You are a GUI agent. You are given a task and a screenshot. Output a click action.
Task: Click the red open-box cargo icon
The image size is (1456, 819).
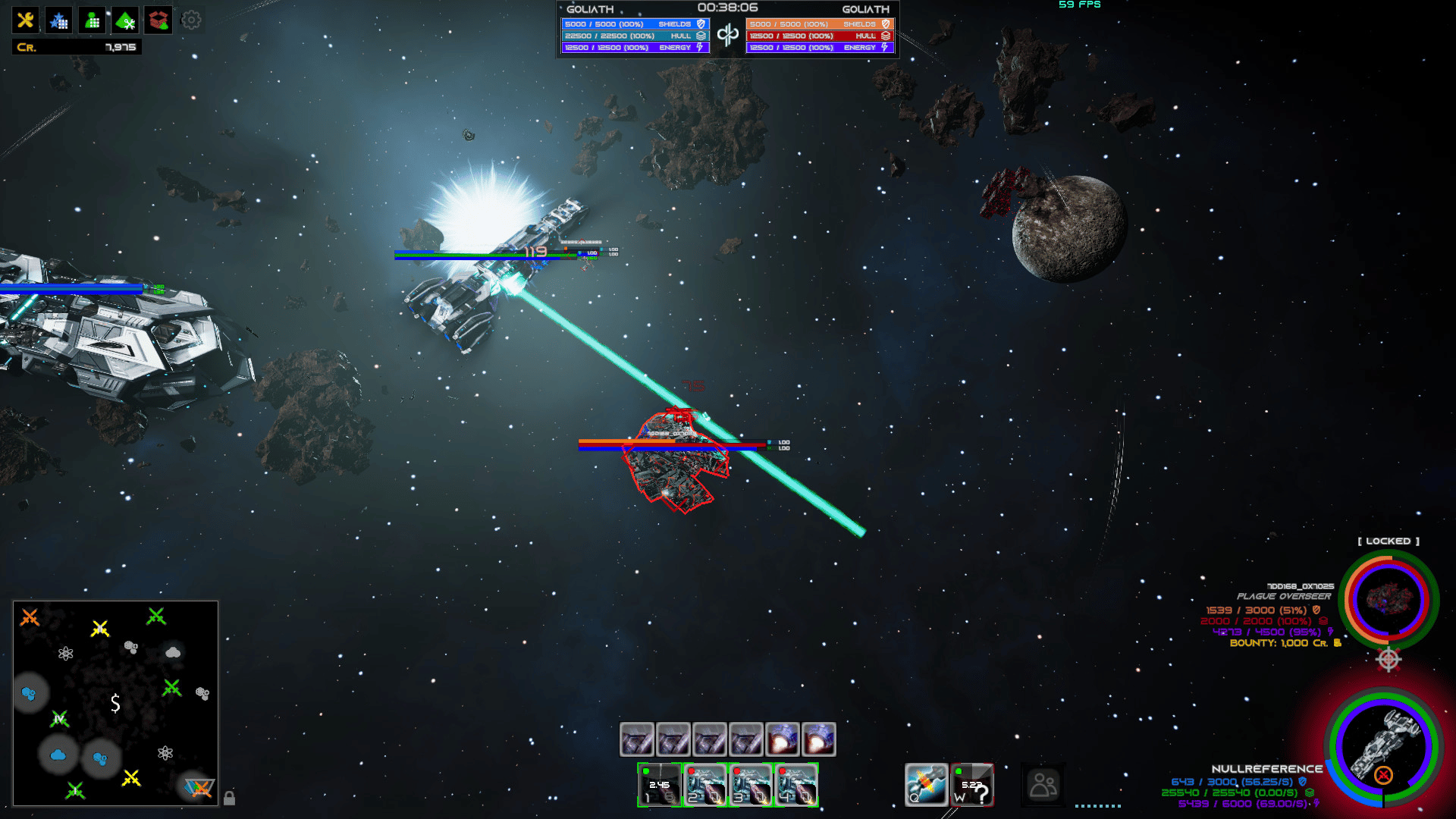tap(158, 20)
